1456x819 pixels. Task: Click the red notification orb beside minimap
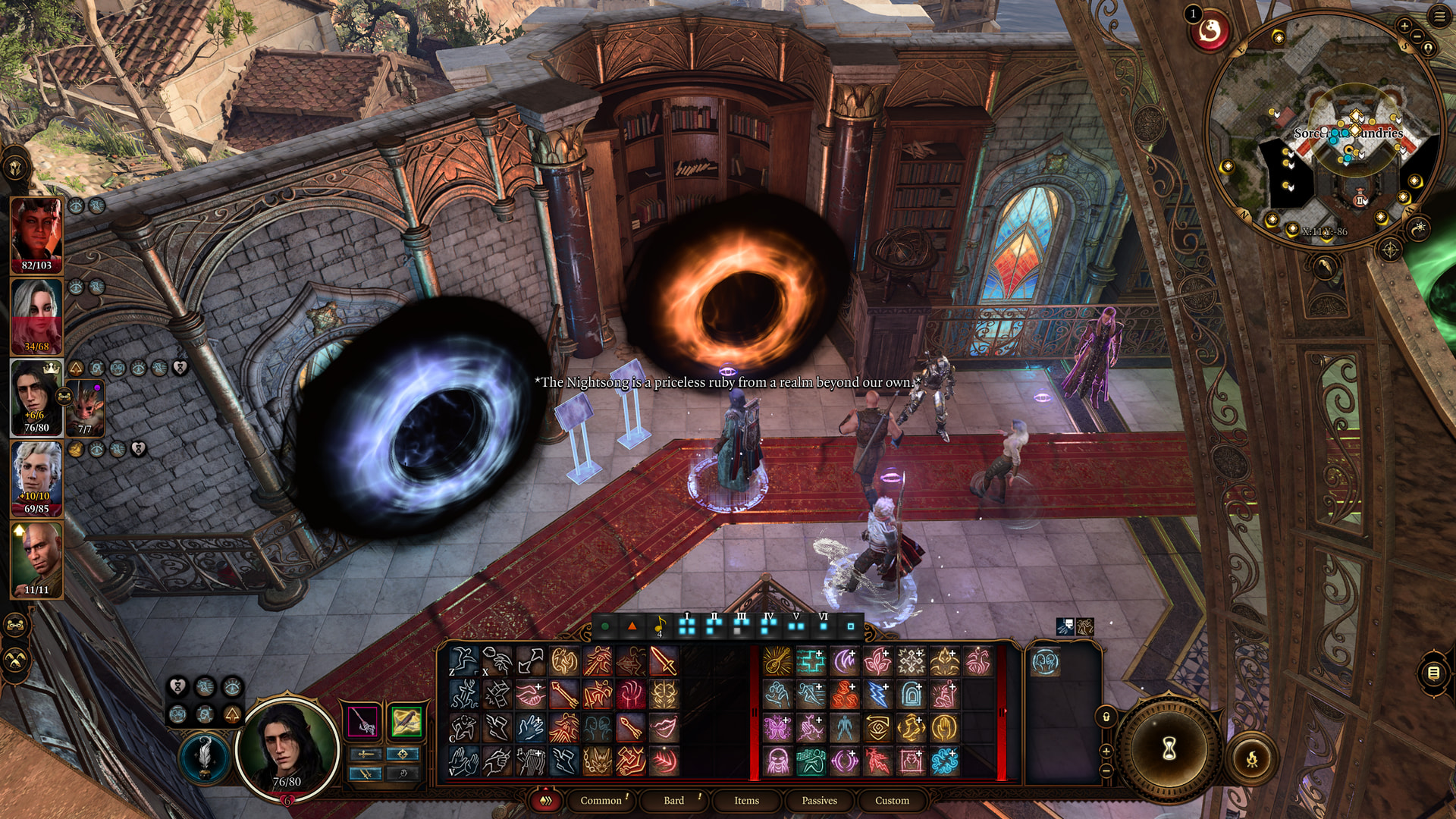point(1210,32)
